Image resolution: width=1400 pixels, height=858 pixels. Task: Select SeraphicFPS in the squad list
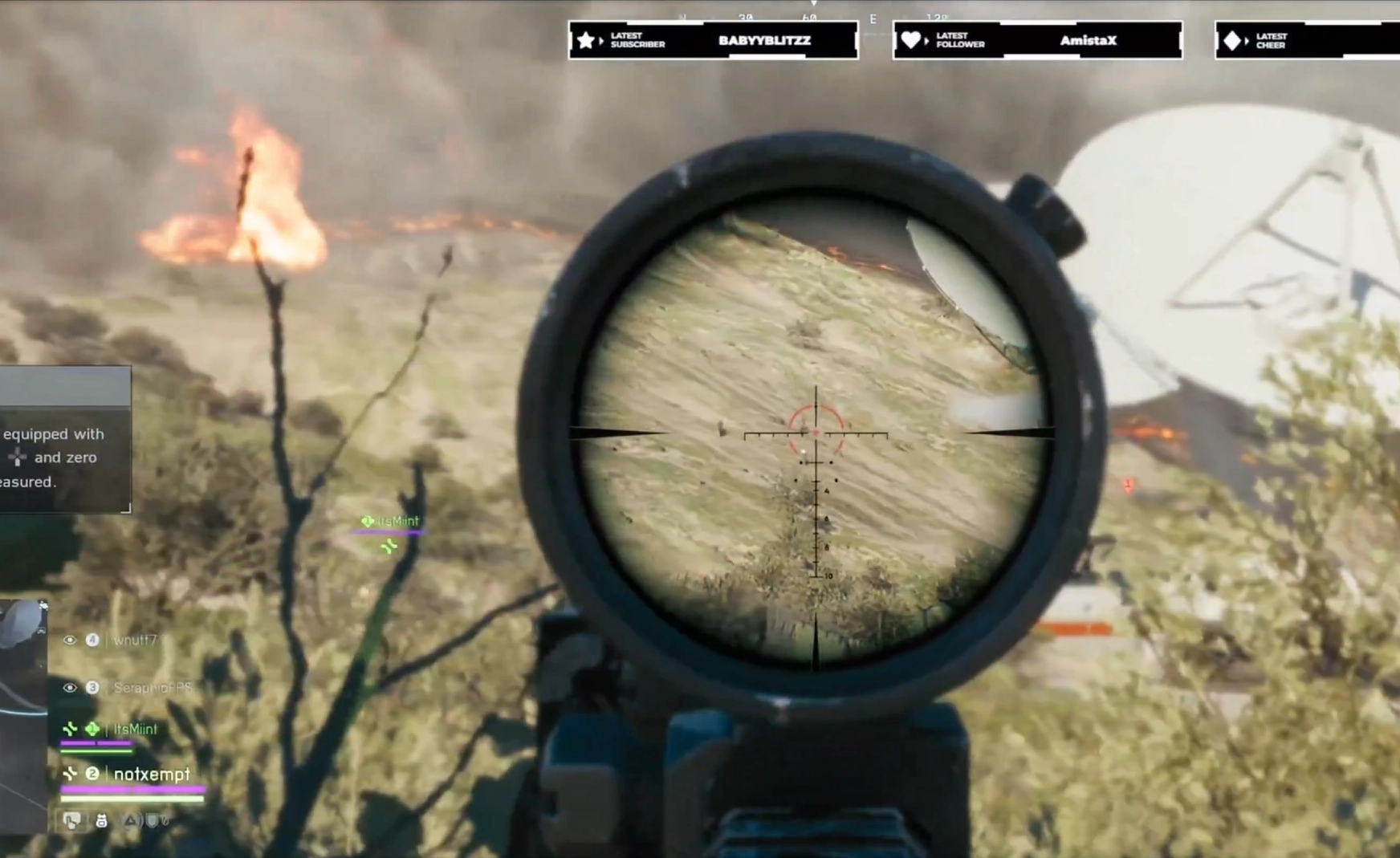(152, 688)
